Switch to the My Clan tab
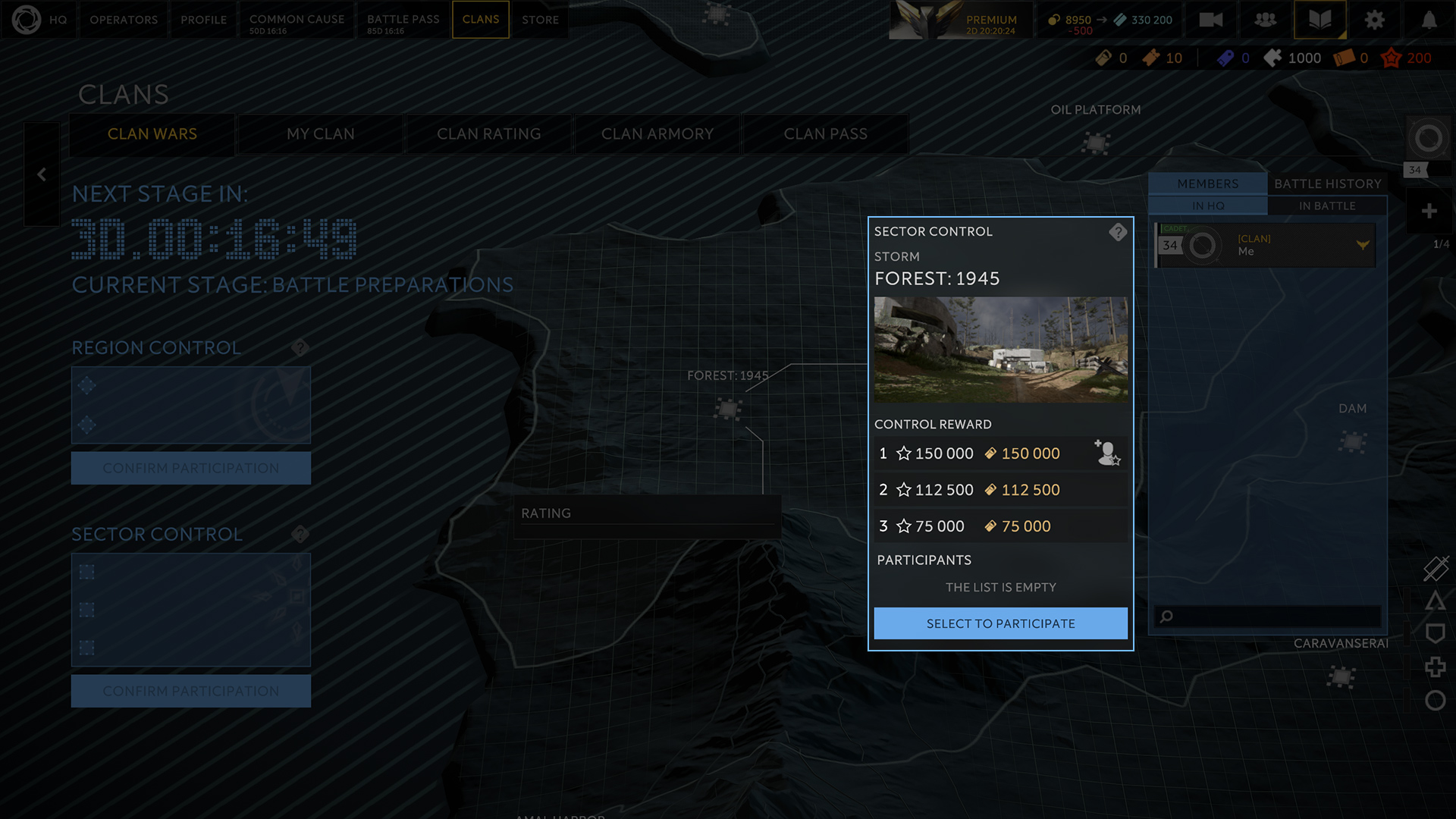 pyautogui.click(x=320, y=134)
